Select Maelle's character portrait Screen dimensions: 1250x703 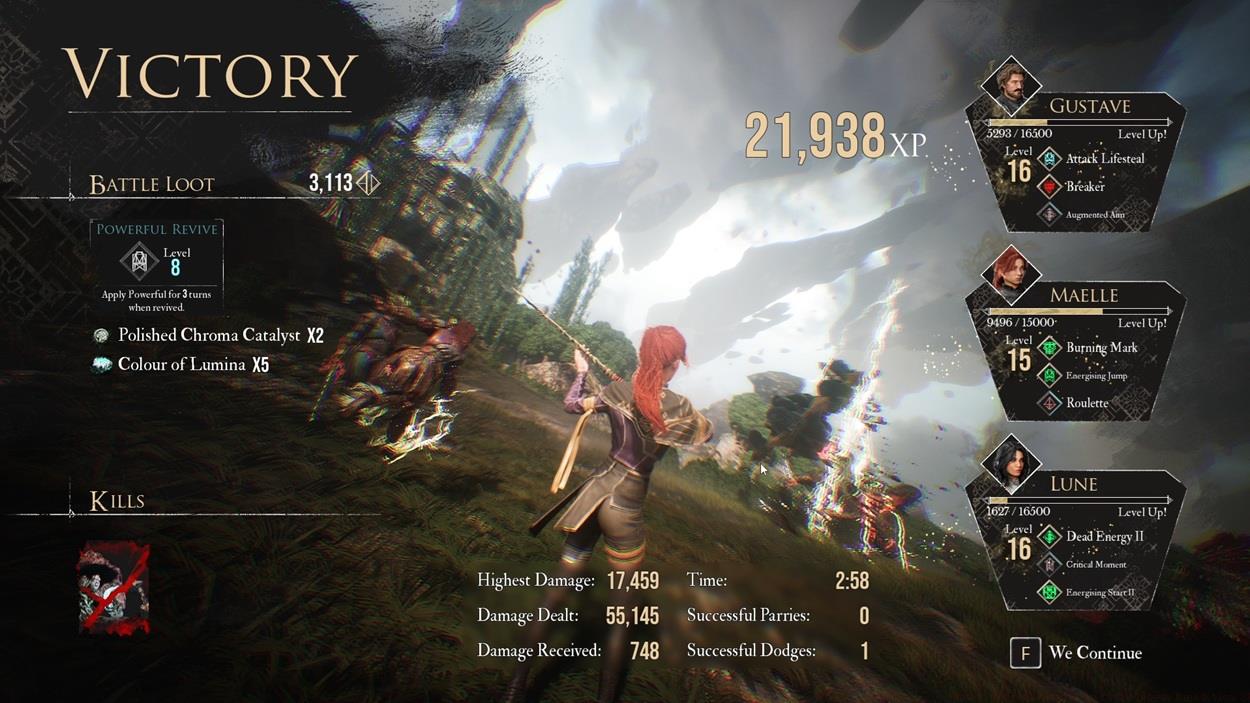[x=1010, y=273]
